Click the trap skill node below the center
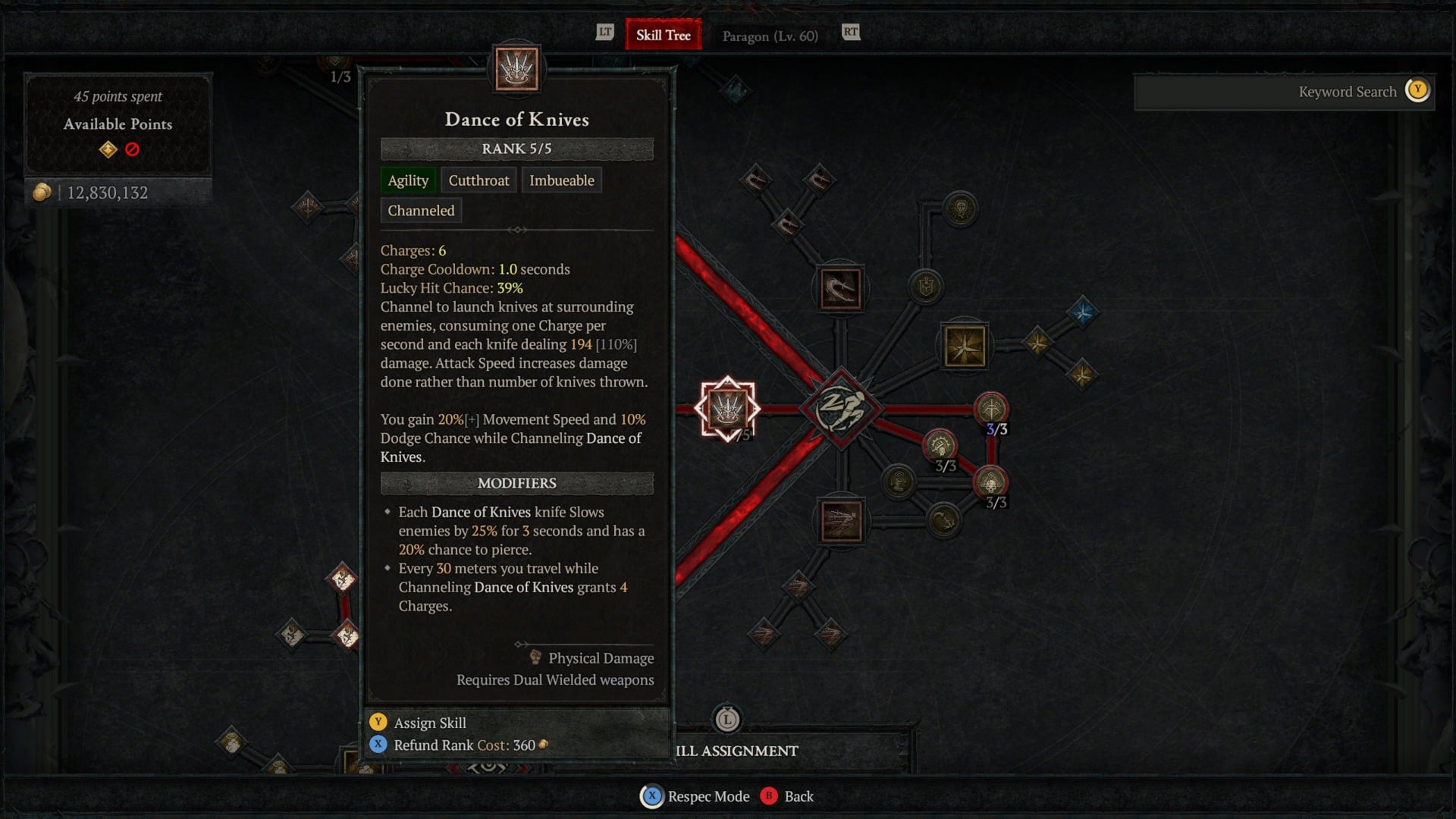 [841, 521]
